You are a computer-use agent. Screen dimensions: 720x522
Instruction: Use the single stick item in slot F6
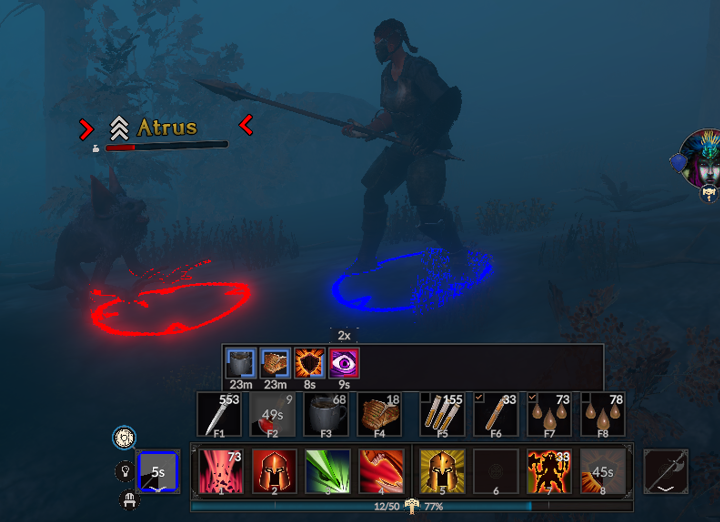coord(495,415)
